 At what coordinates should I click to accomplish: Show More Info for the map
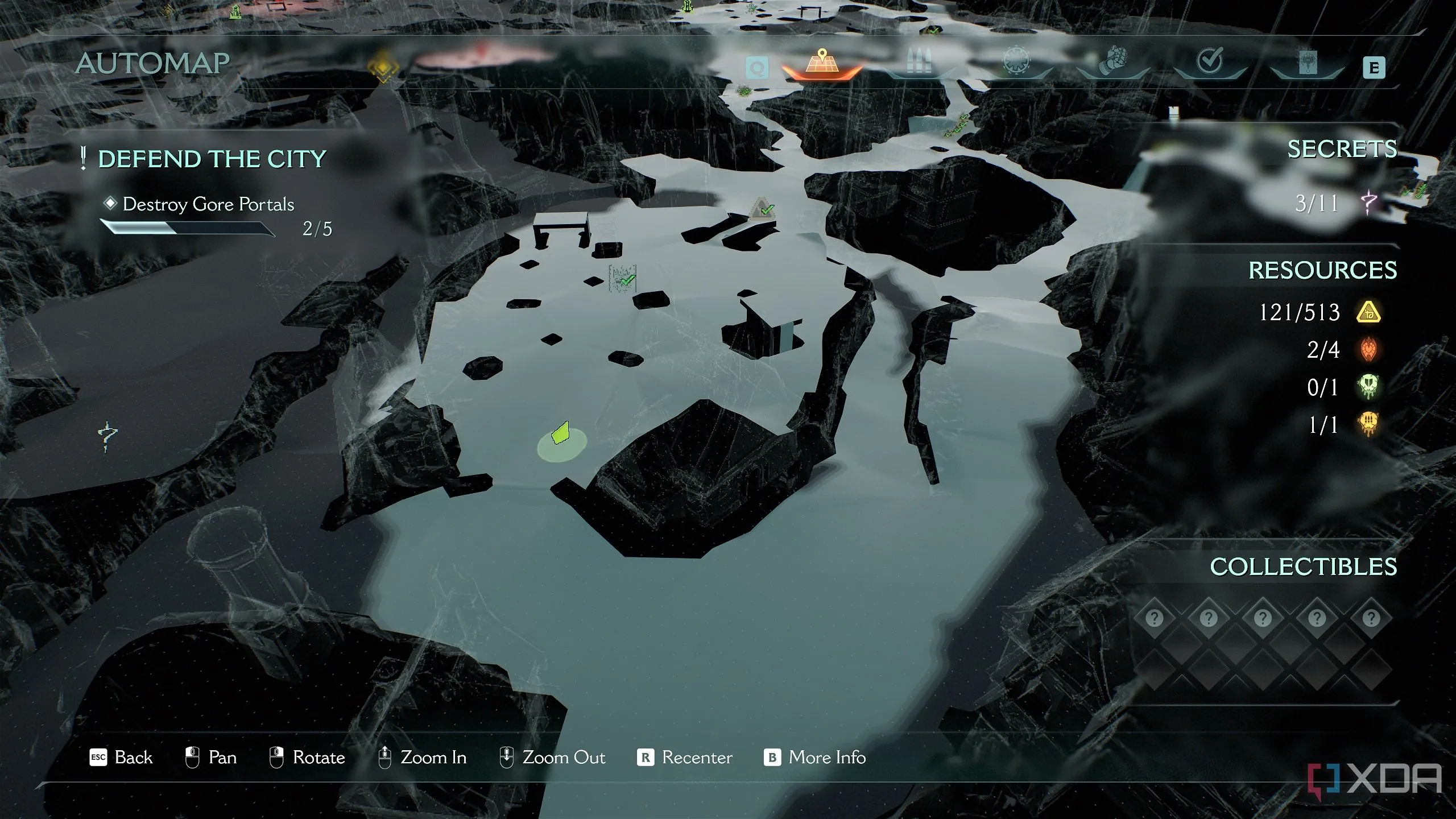(x=814, y=758)
